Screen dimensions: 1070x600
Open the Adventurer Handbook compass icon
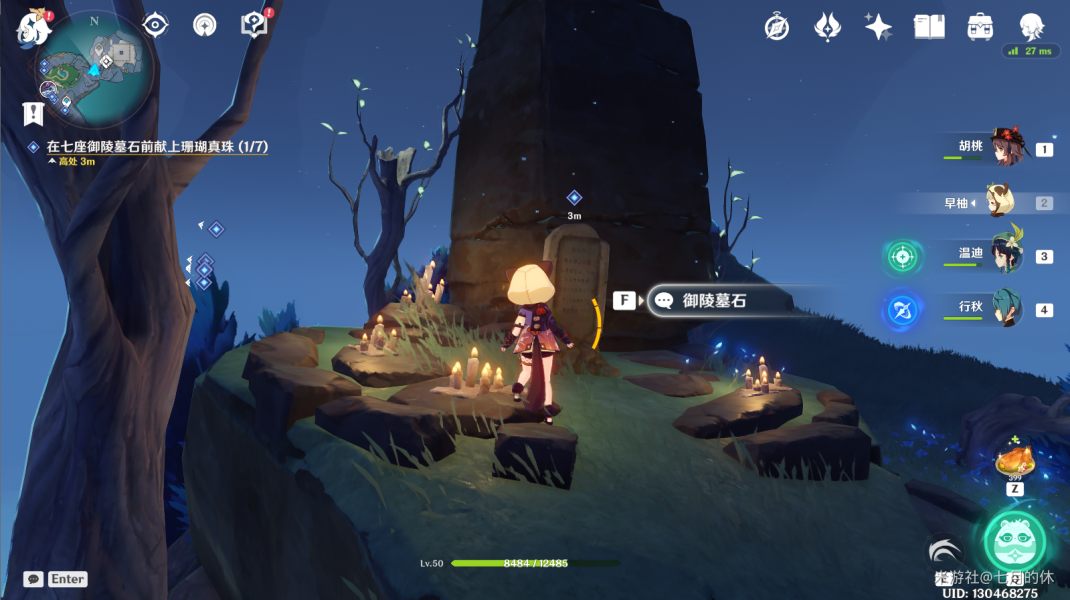pos(777,27)
